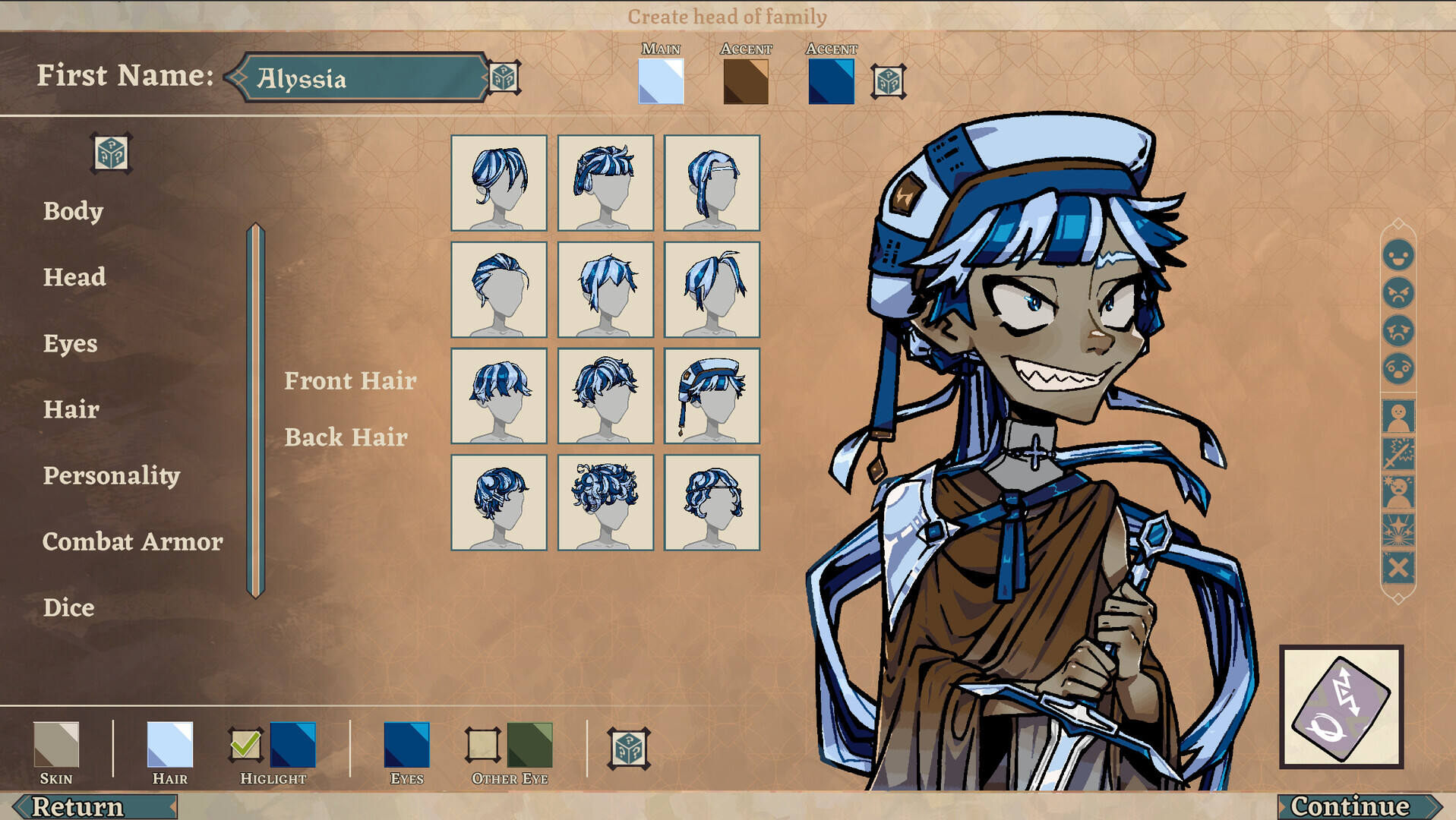Select the Body category
Viewport: 1456px width, 820px height.
click(x=73, y=211)
